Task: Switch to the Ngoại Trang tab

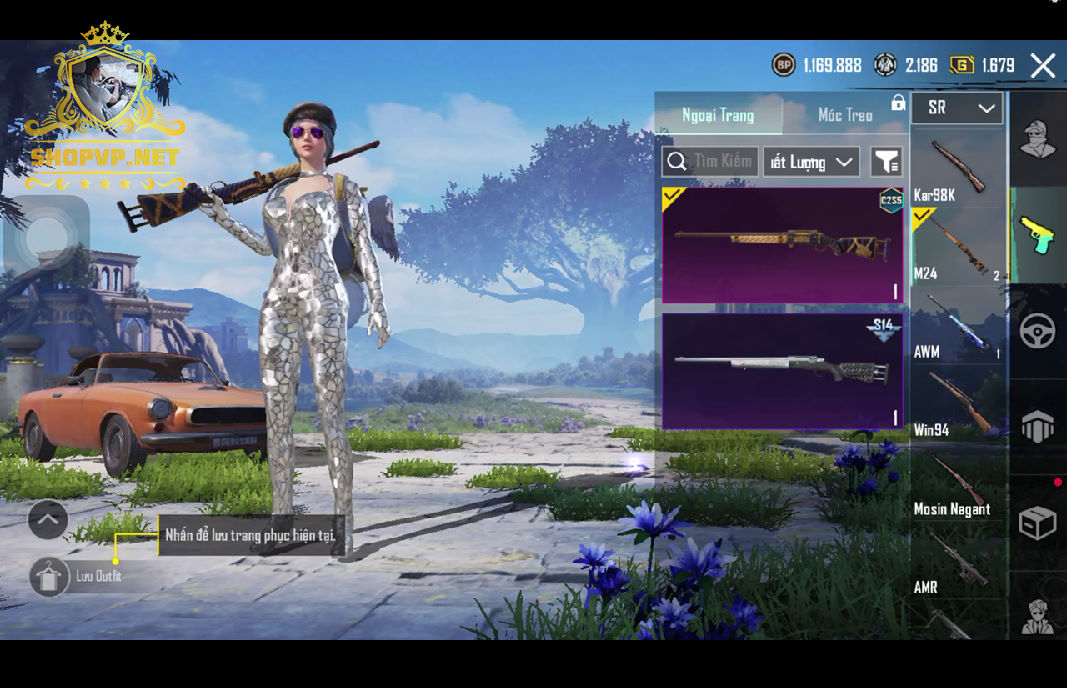Action: click(x=718, y=115)
